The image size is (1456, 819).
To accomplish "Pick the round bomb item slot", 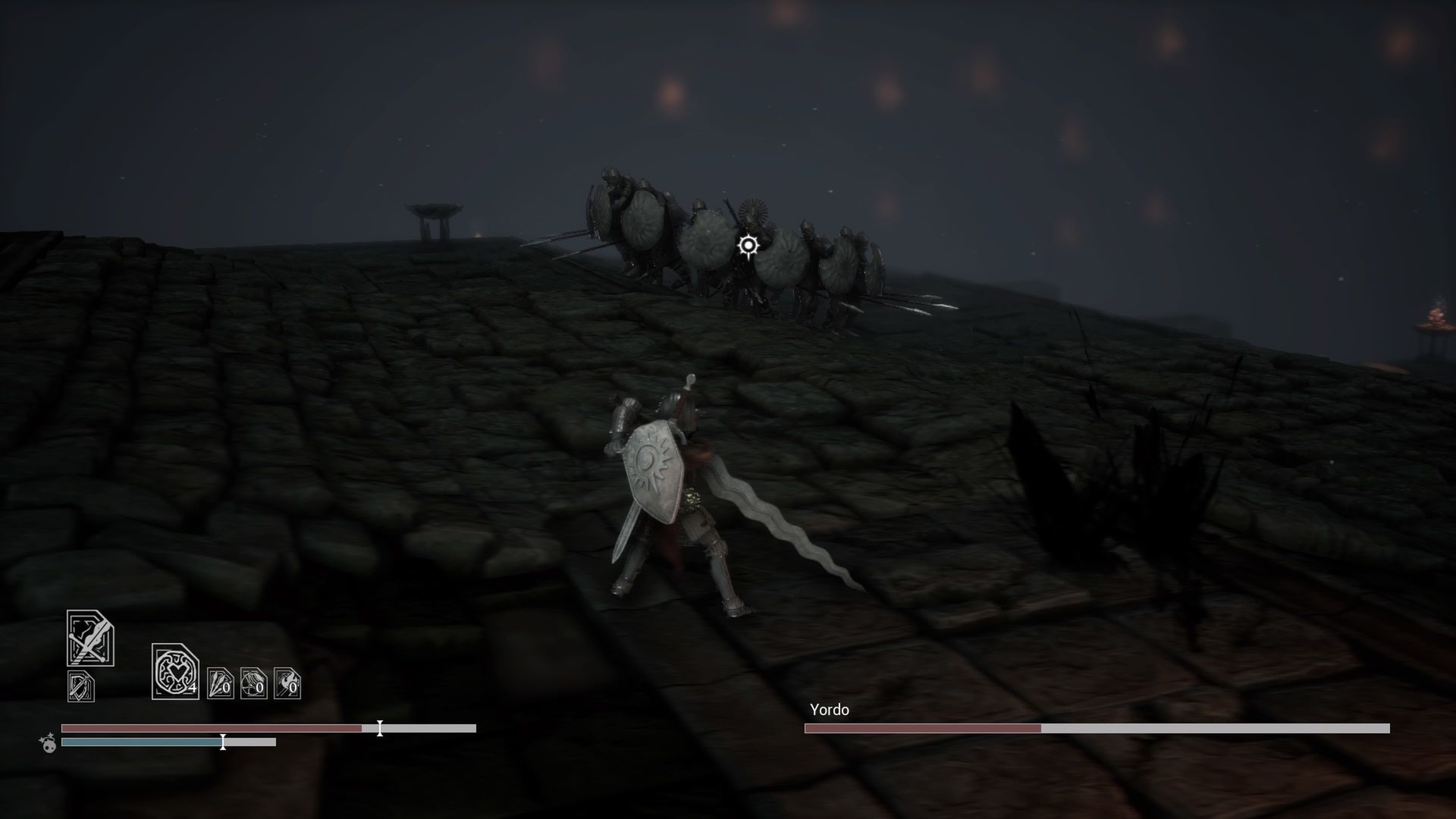I will click(x=253, y=683).
